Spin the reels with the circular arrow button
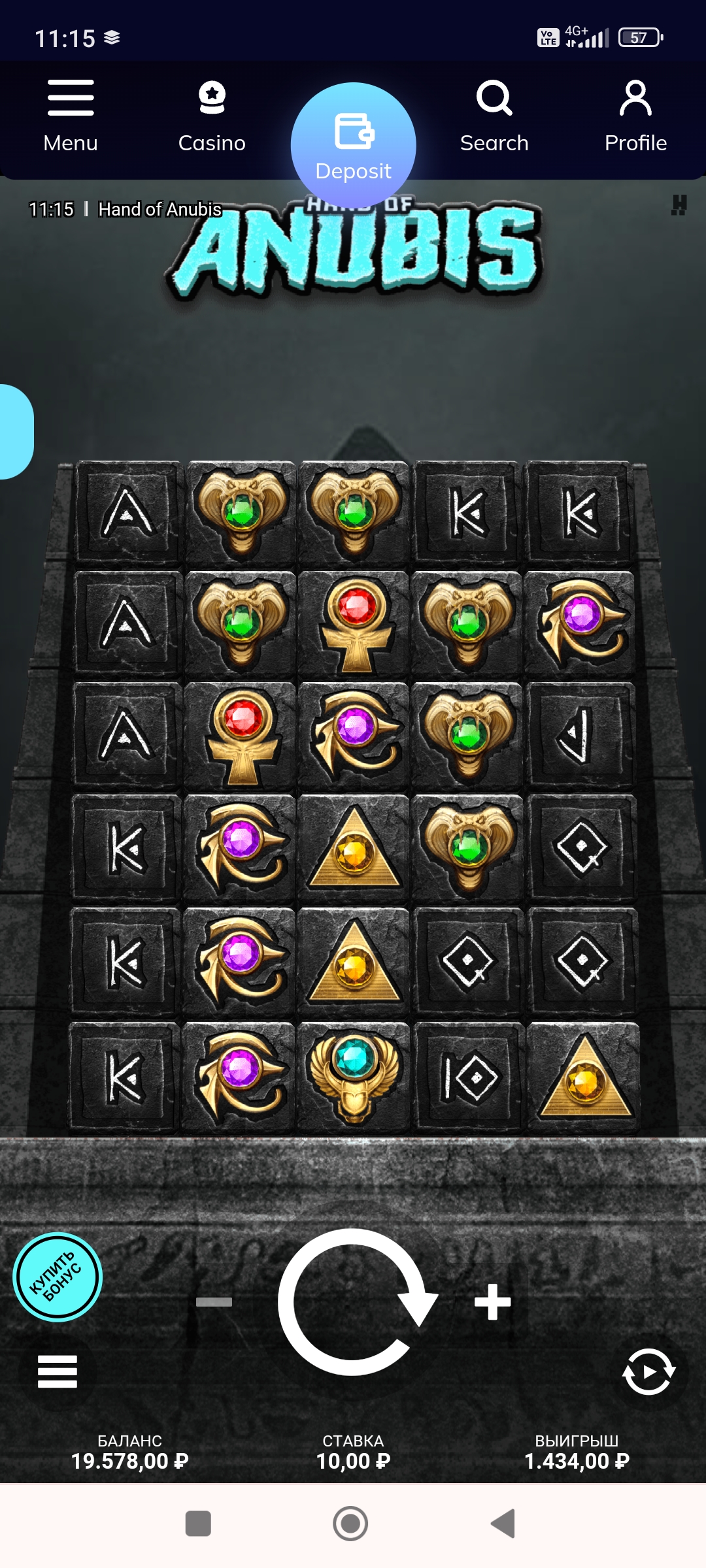Viewport: 706px width, 1568px height. (354, 1301)
